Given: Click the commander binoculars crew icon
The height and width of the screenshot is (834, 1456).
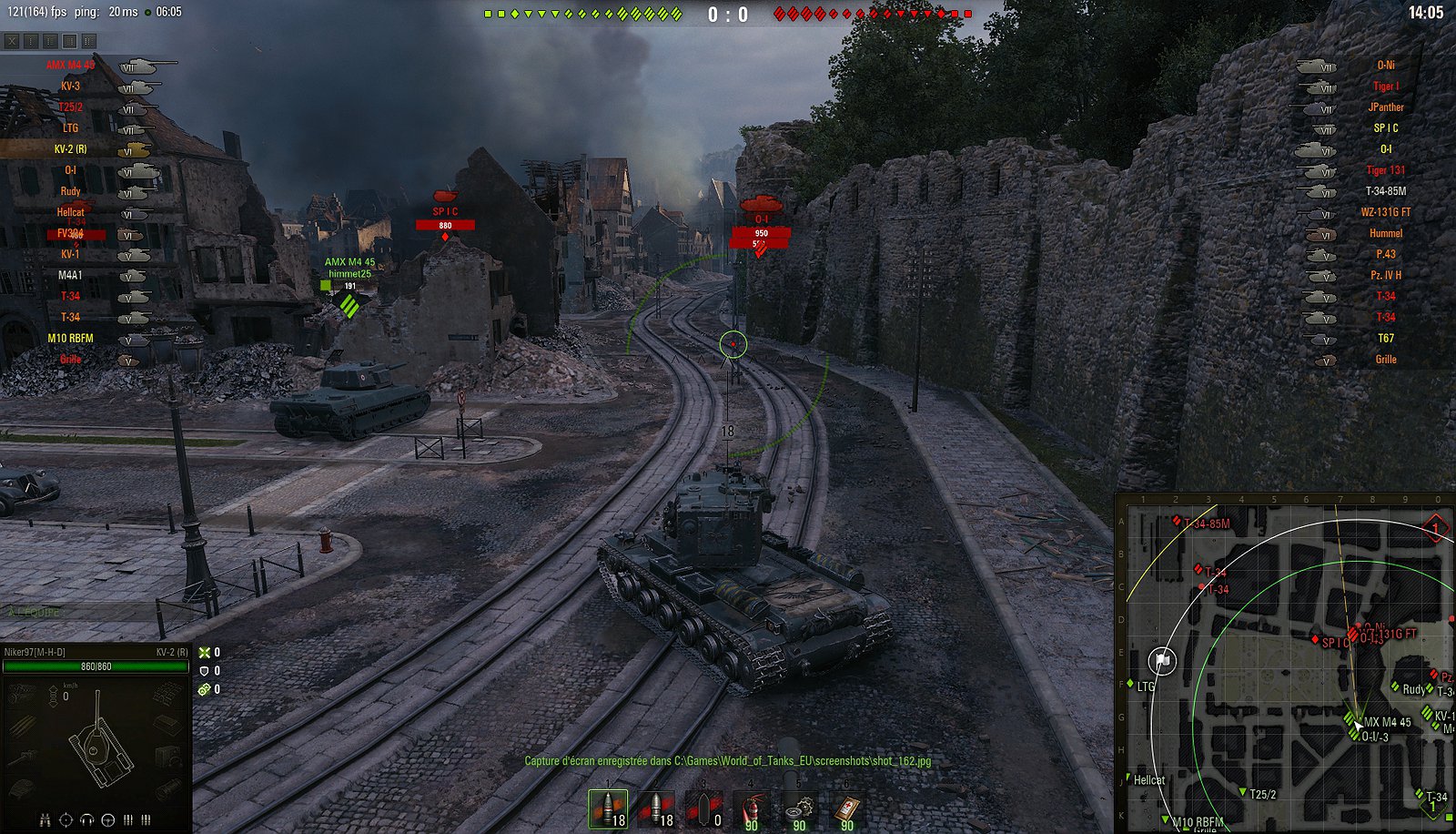Looking at the screenshot, I should (45, 820).
